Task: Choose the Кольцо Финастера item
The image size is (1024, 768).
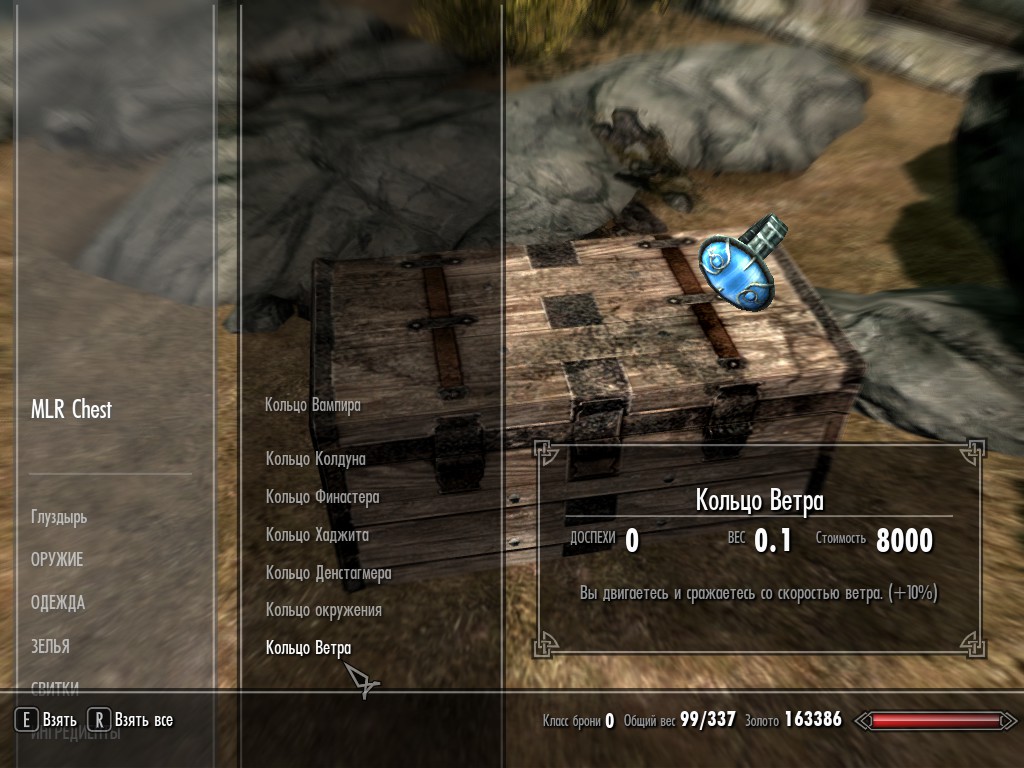Action: point(322,497)
